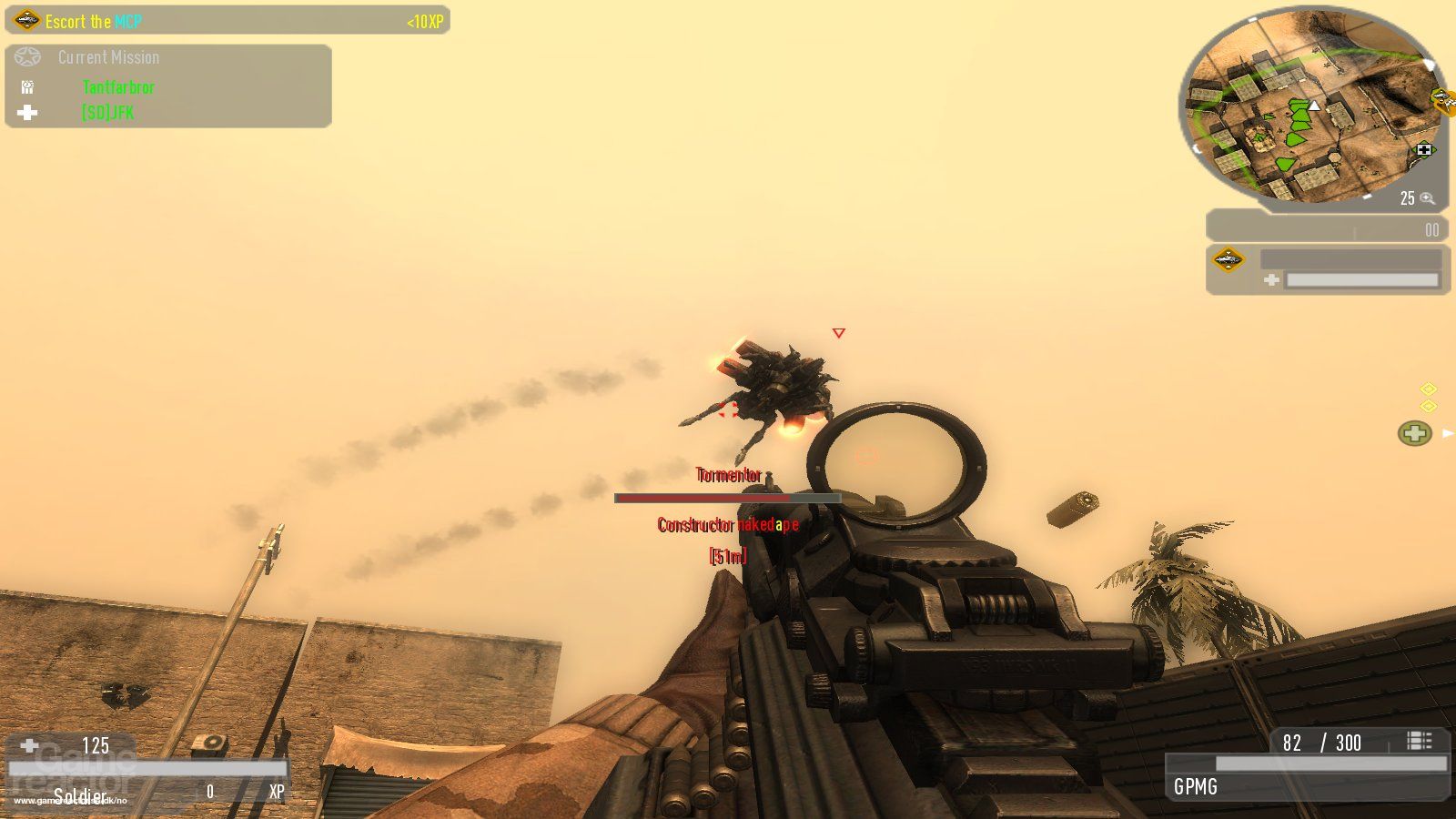
Task: Click the fireteam icon beside Tantfarbror
Action: pyautogui.click(x=27, y=86)
